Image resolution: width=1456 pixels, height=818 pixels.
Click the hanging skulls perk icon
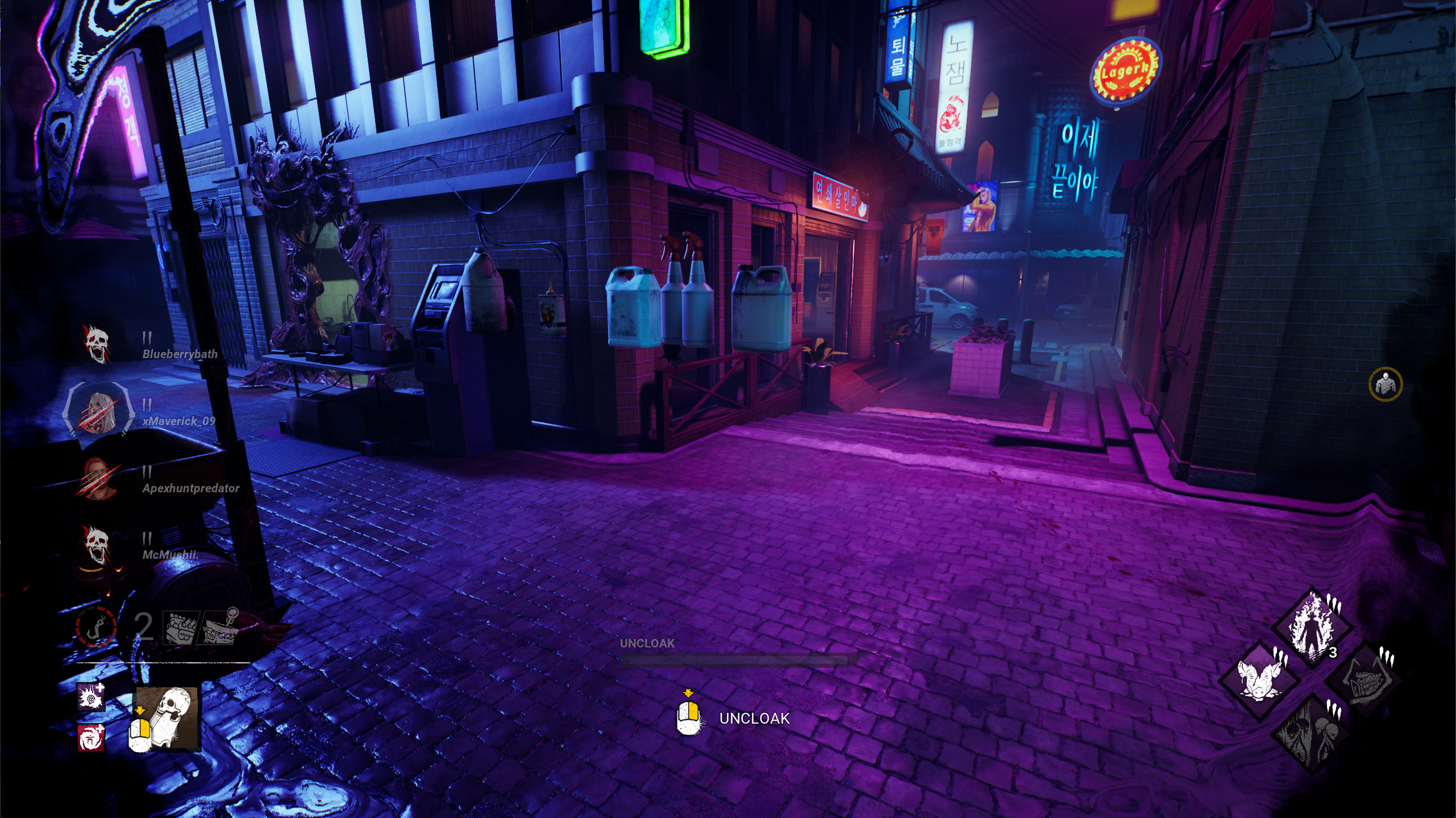(1313, 733)
